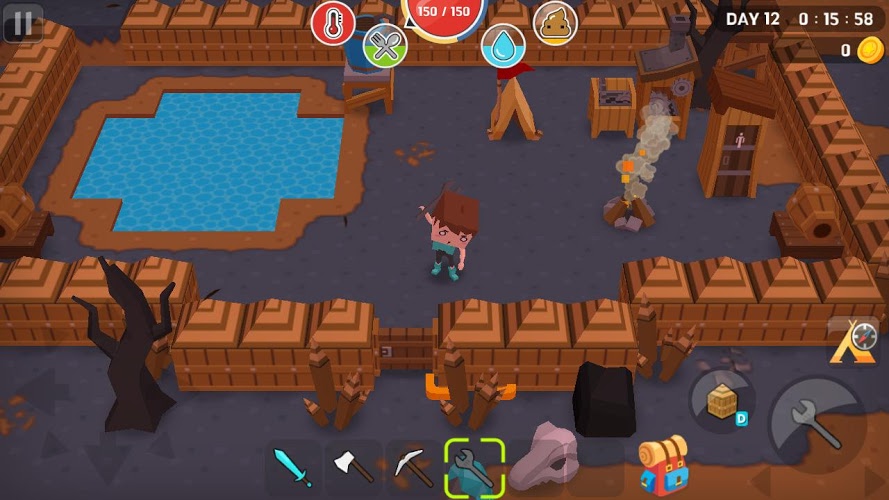Choose the pickaxe hotbar slot
The image size is (889, 500).
click(413, 467)
